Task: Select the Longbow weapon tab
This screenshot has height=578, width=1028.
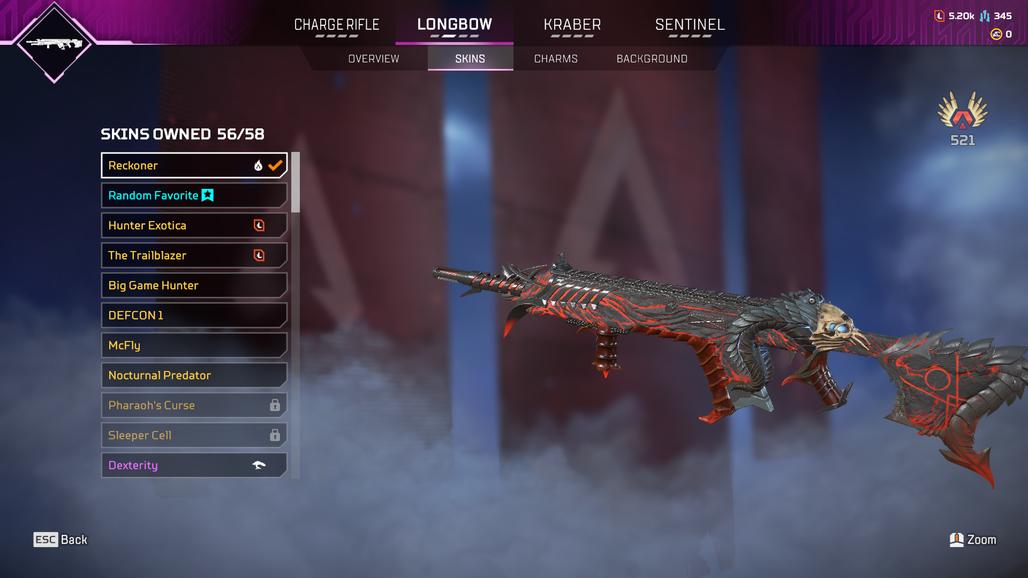Action: (454, 25)
